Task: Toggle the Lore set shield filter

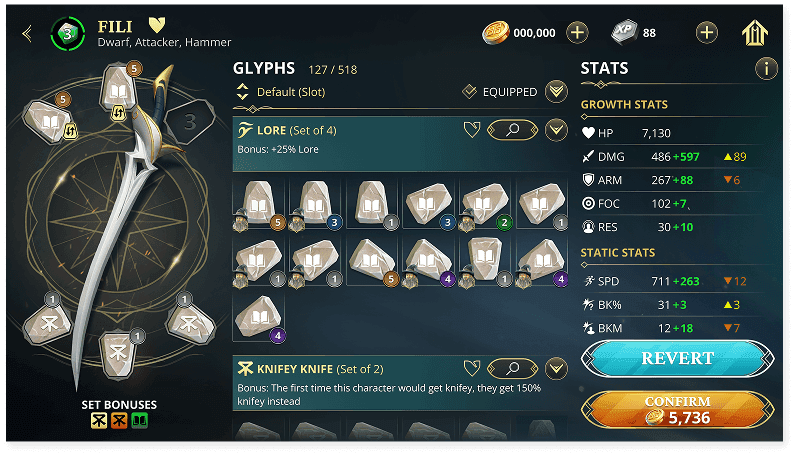Action: coord(472,130)
